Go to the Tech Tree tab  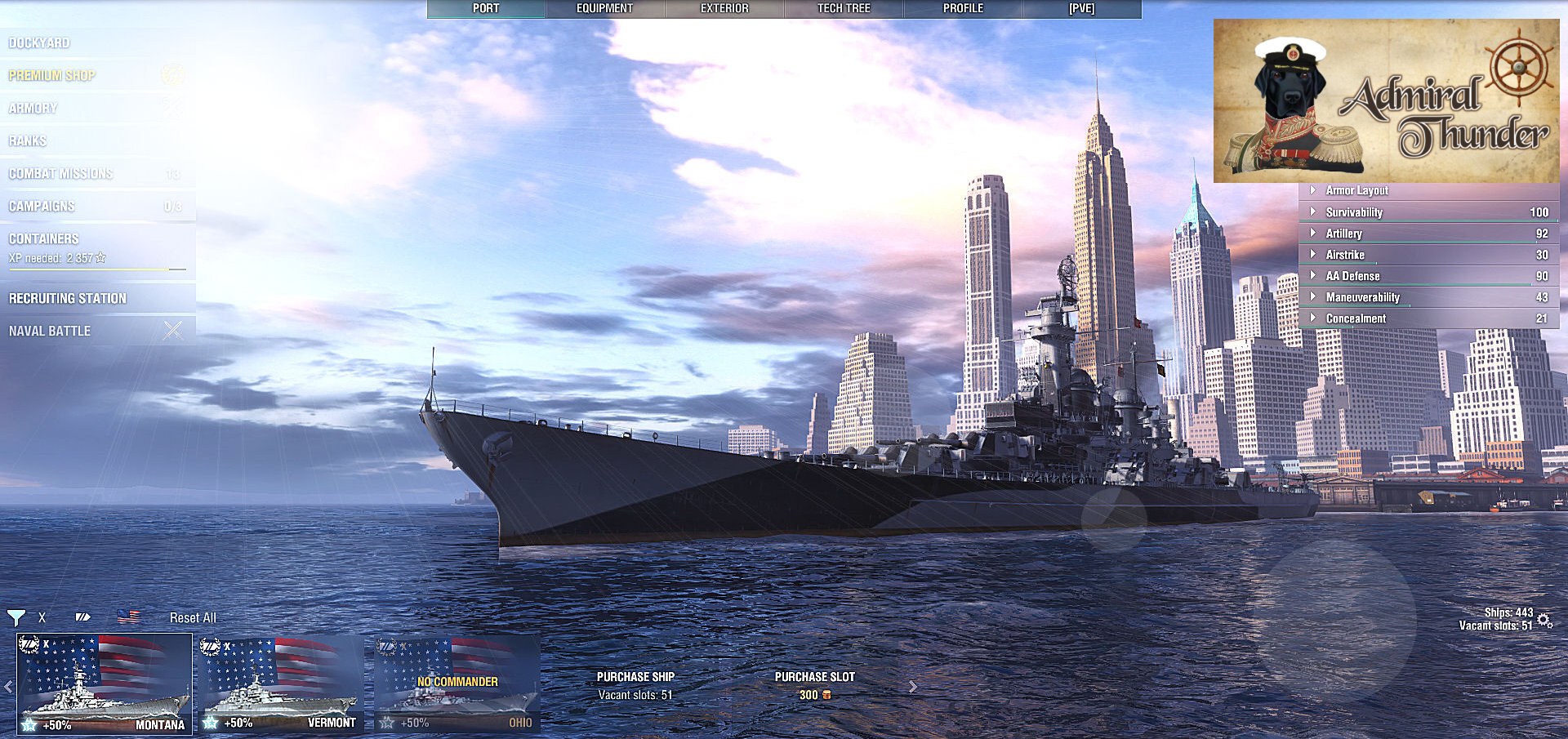point(844,9)
